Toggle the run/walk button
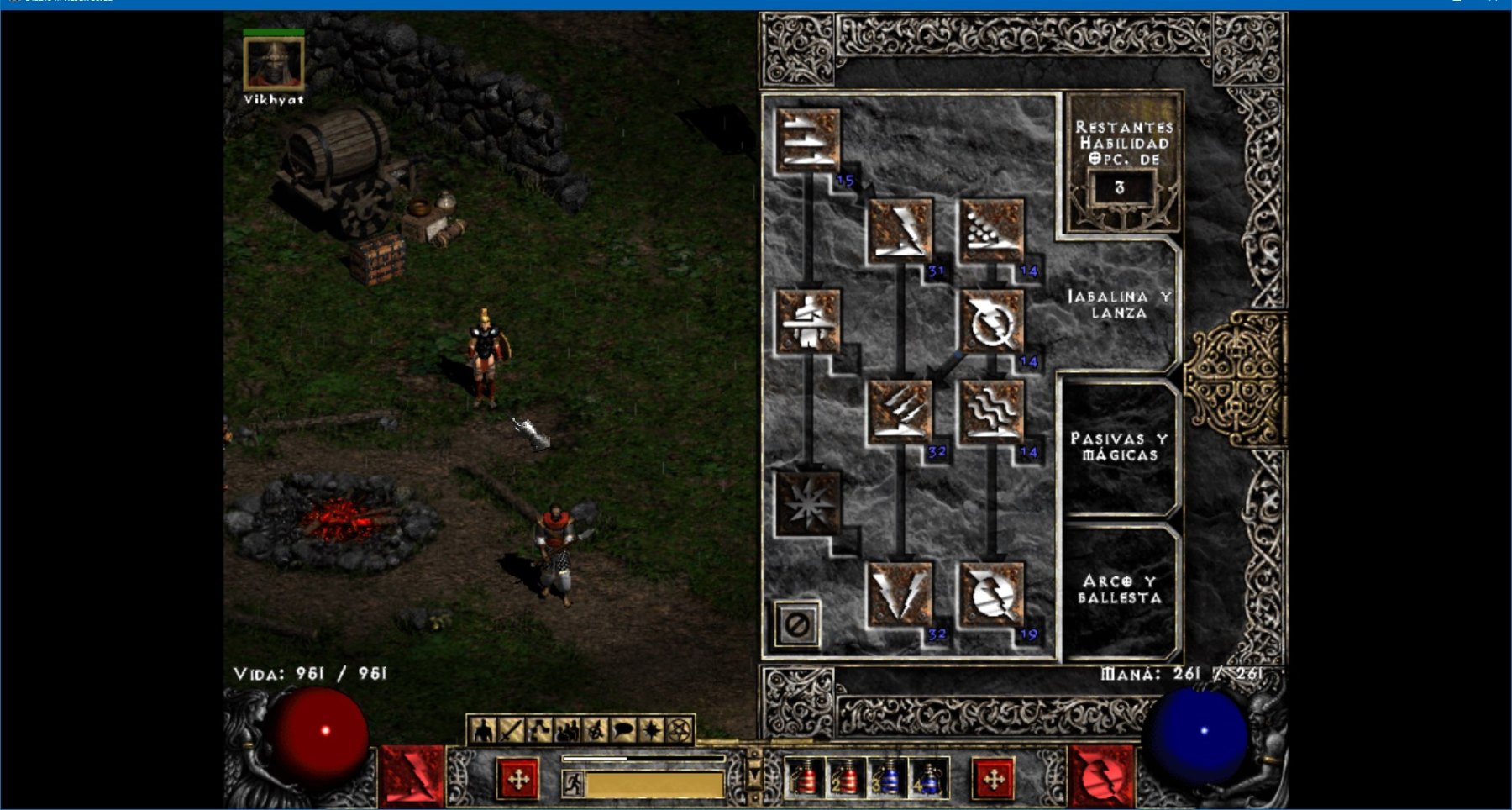The image size is (1512, 810). coord(573,784)
